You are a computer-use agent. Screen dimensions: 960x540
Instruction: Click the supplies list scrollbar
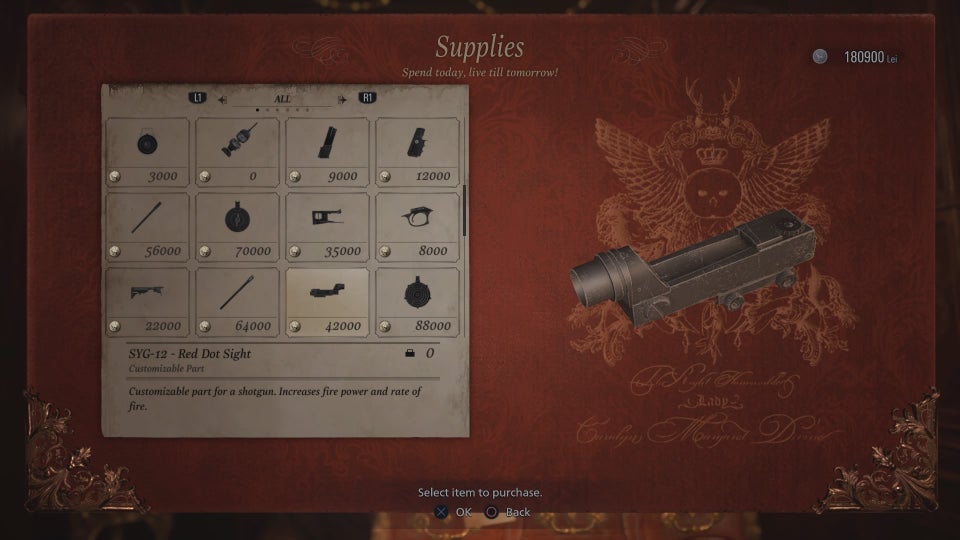(x=464, y=210)
